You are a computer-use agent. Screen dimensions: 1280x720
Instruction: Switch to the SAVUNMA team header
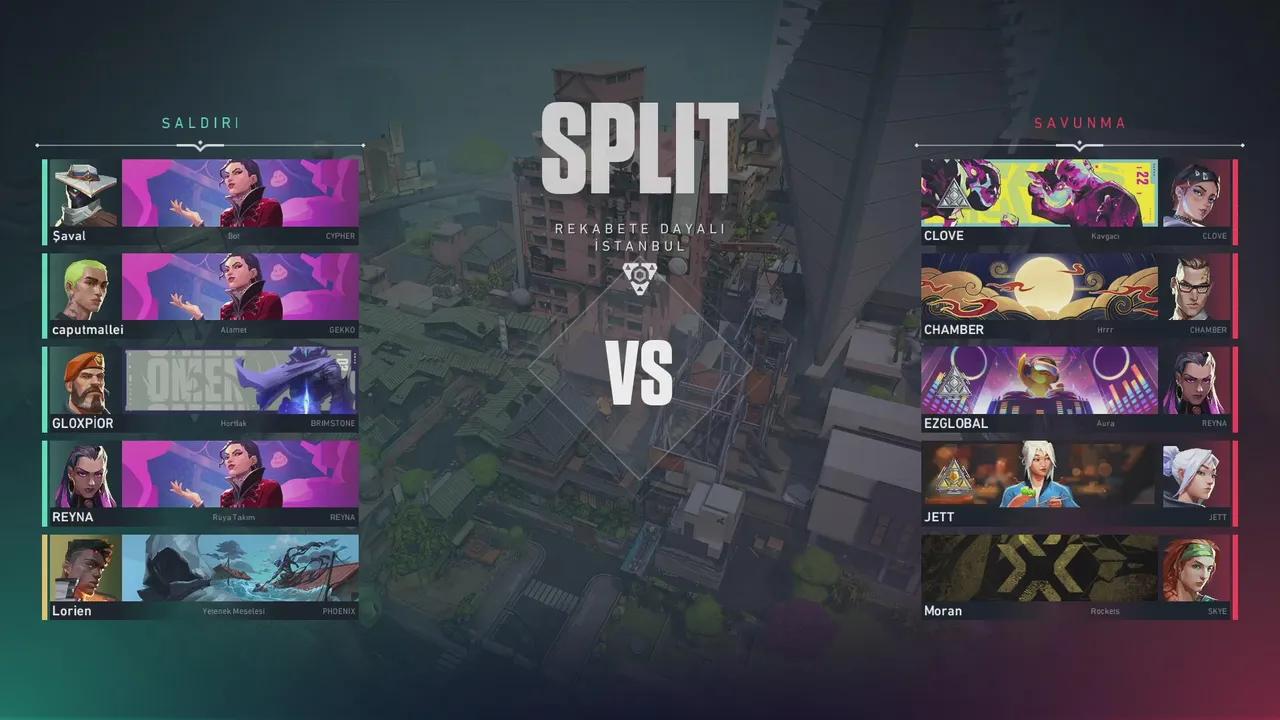coord(1080,122)
